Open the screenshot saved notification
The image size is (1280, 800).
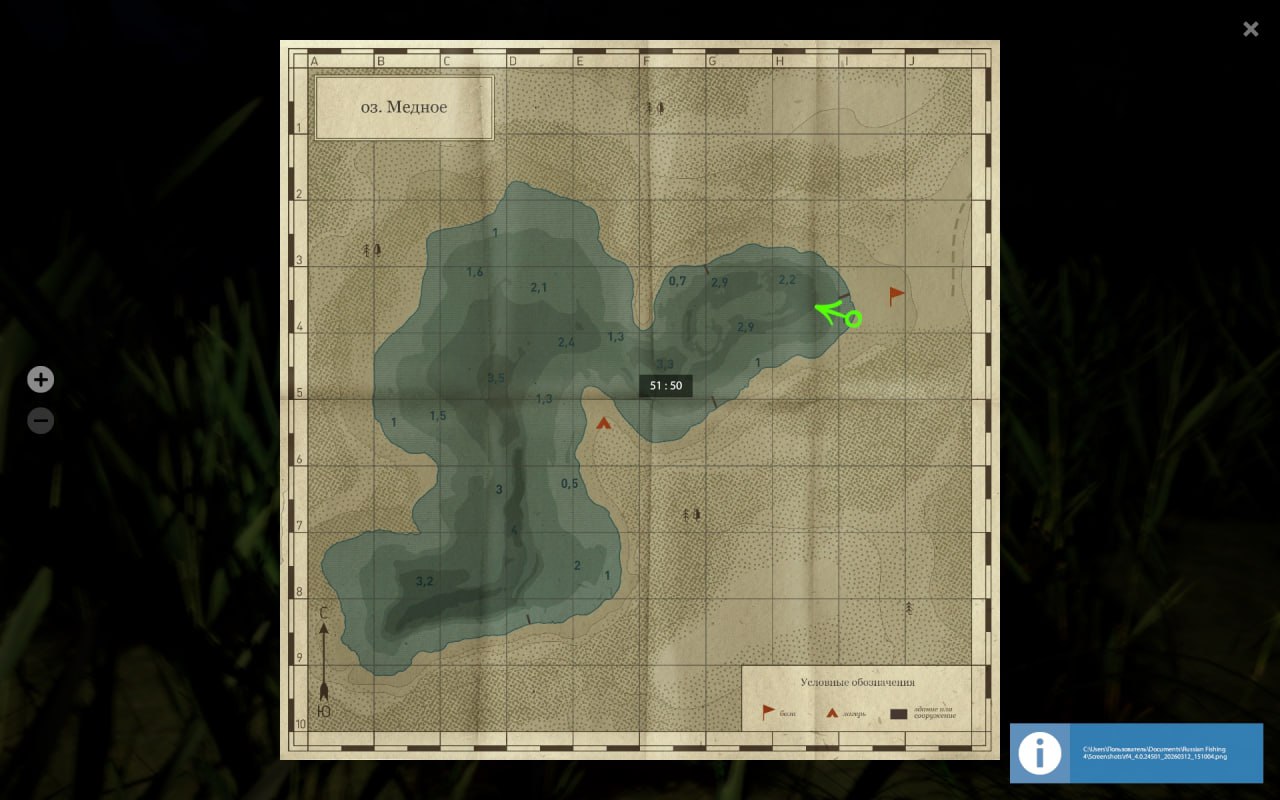click(x=1136, y=753)
